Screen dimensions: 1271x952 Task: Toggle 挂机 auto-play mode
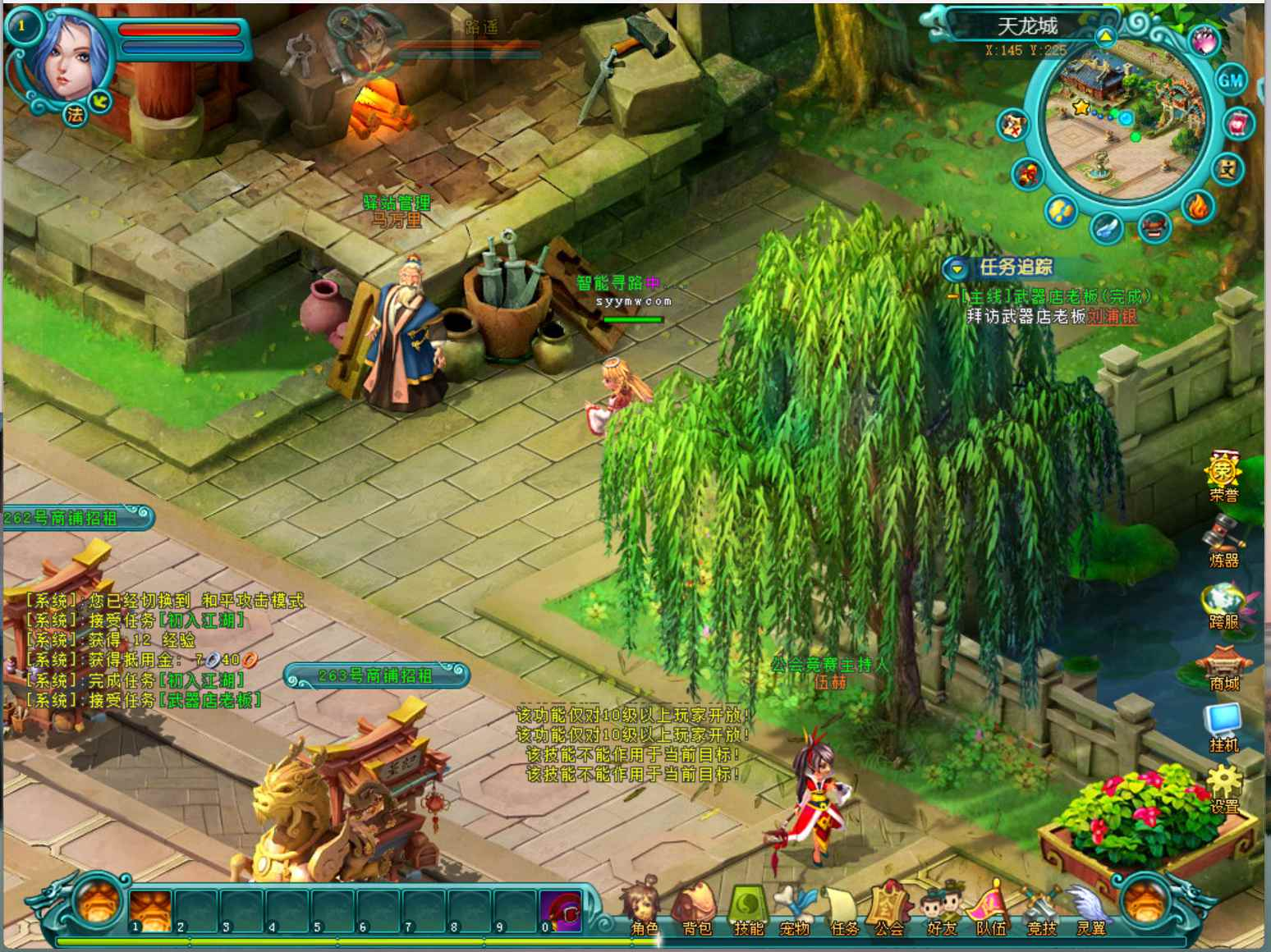pos(1223,726)
